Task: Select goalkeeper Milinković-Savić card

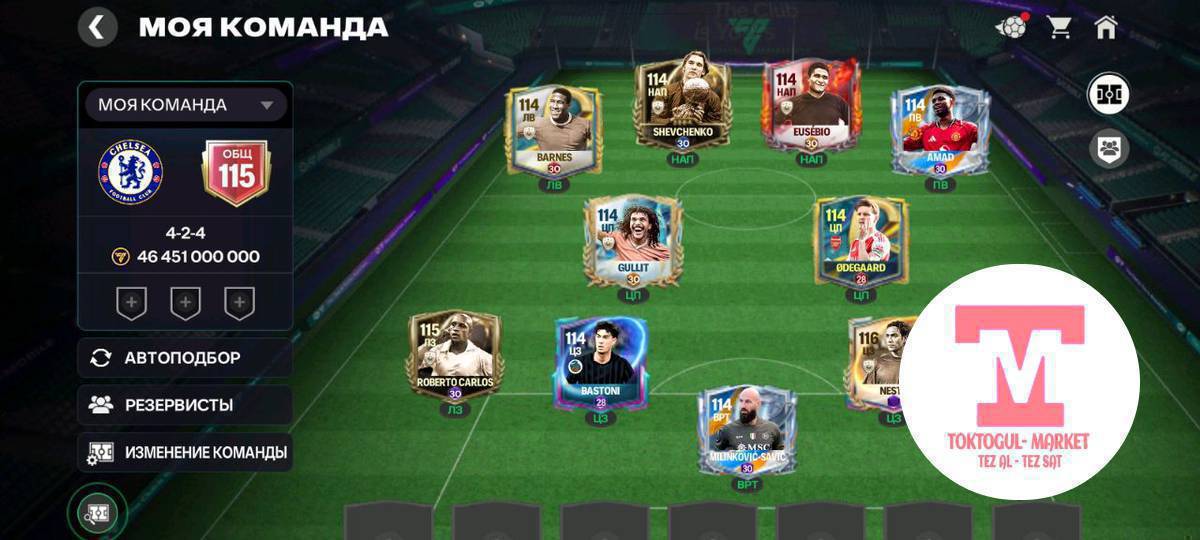Action: (x=747, y=430)
